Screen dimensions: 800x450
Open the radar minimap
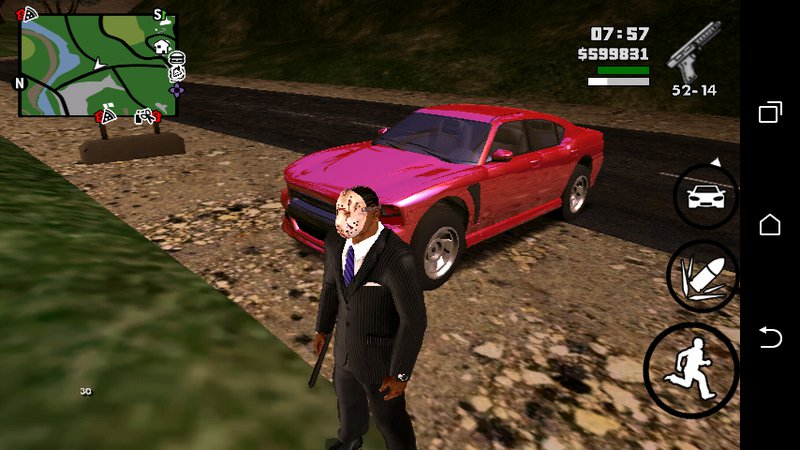coord(97,65)
